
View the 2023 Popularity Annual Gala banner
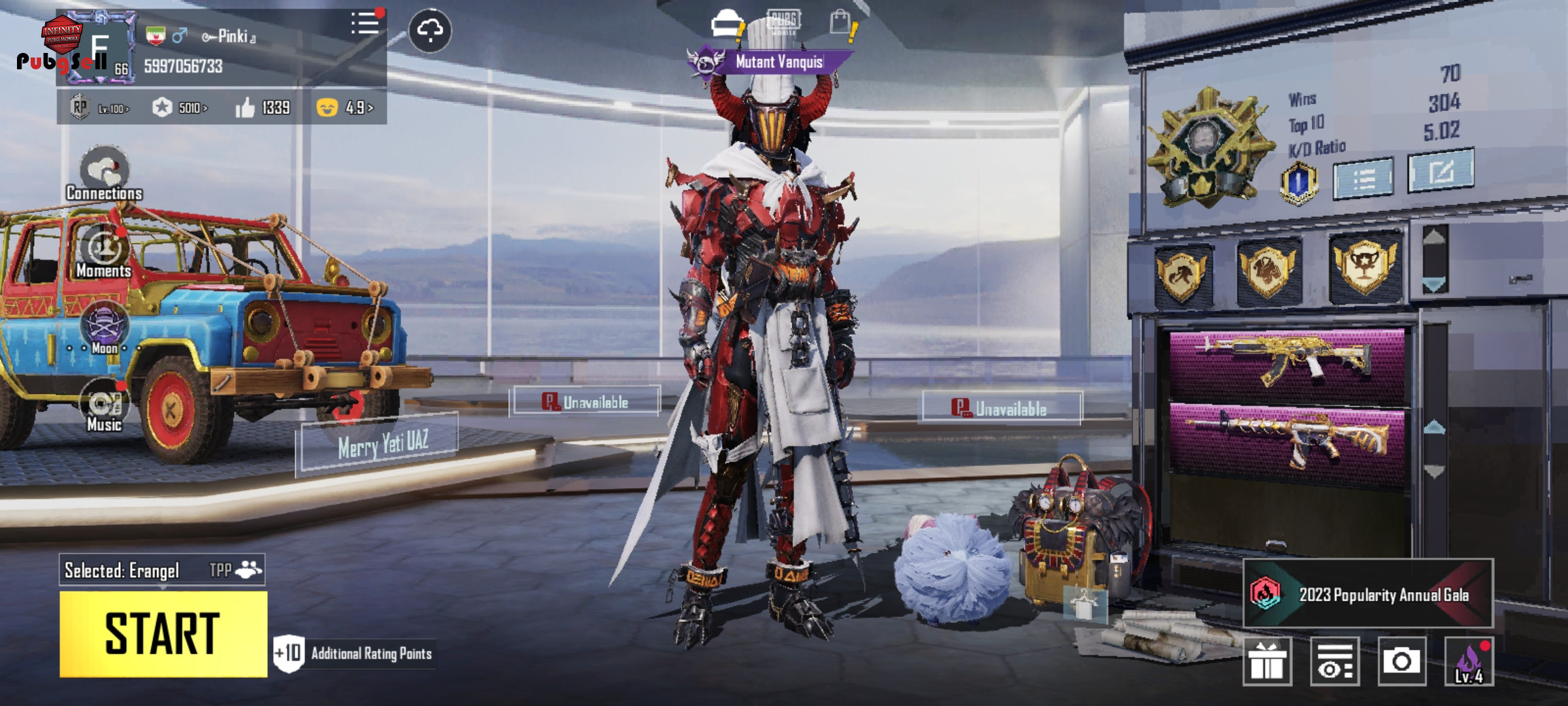pyautogui.click(x=1367, y=594)
